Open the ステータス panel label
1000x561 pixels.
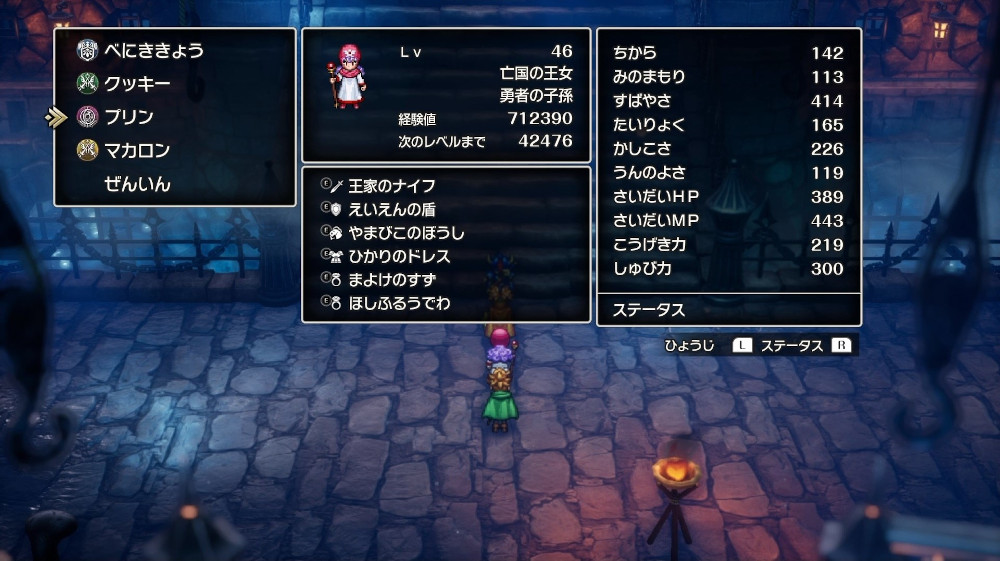[x=649, y=310]
